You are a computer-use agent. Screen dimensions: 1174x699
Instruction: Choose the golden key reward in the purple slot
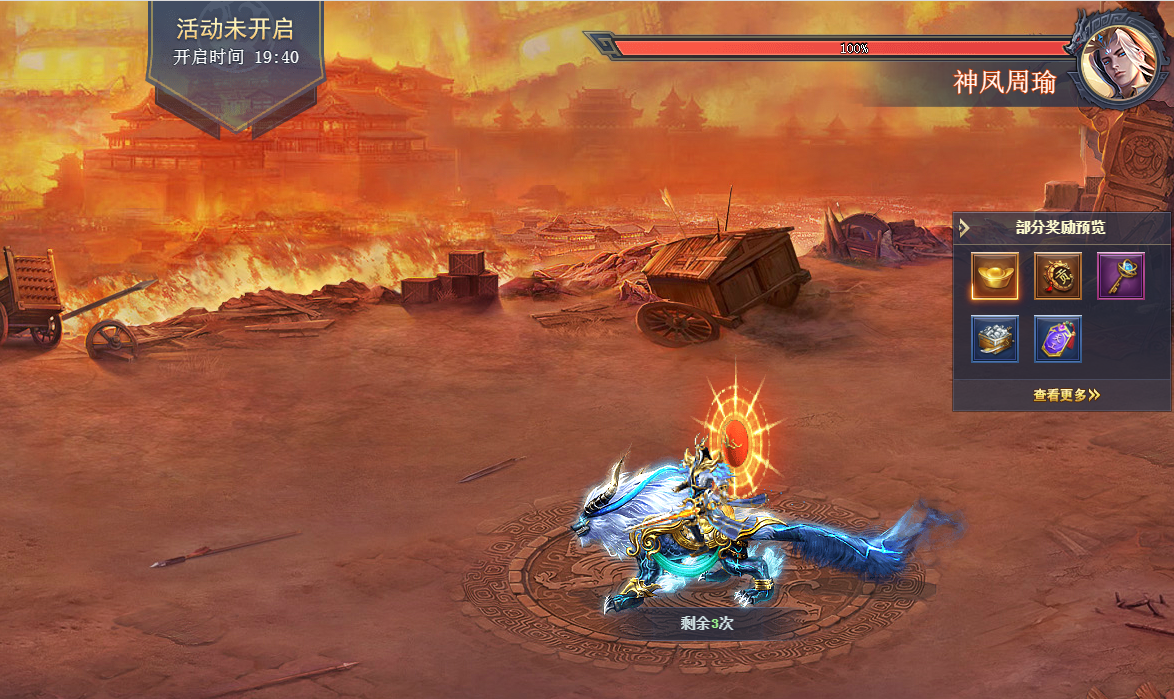pyautogui.click(x=1121, y=276)
